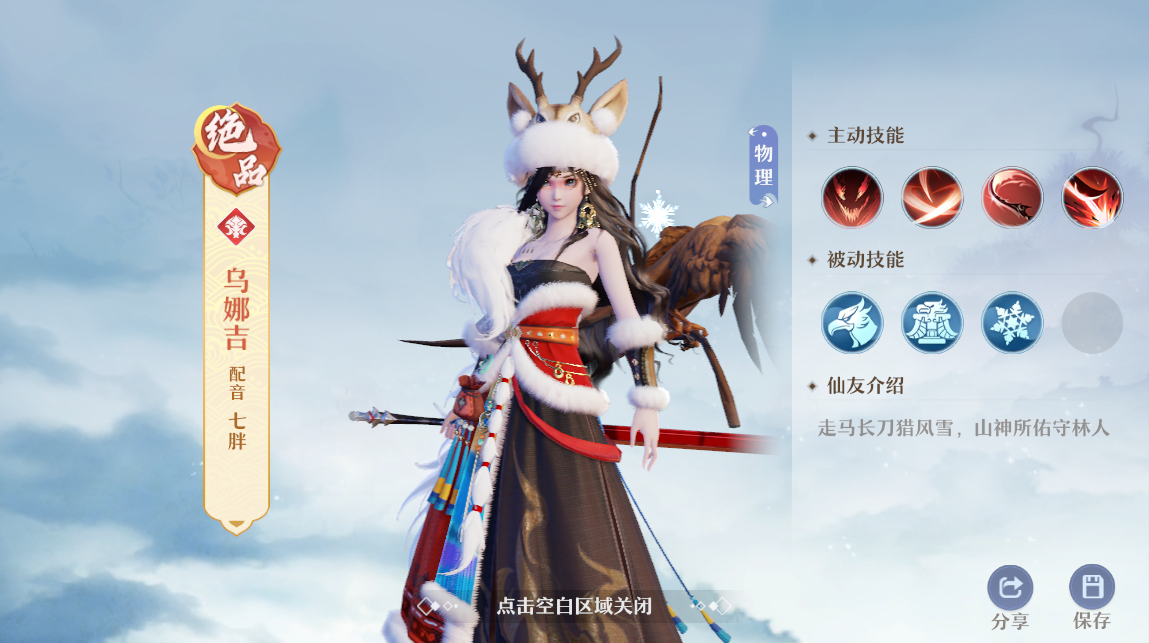This screenshot has width=1149, height=643.
Task: View the red demon face active skill
Action: pos(852,197)
